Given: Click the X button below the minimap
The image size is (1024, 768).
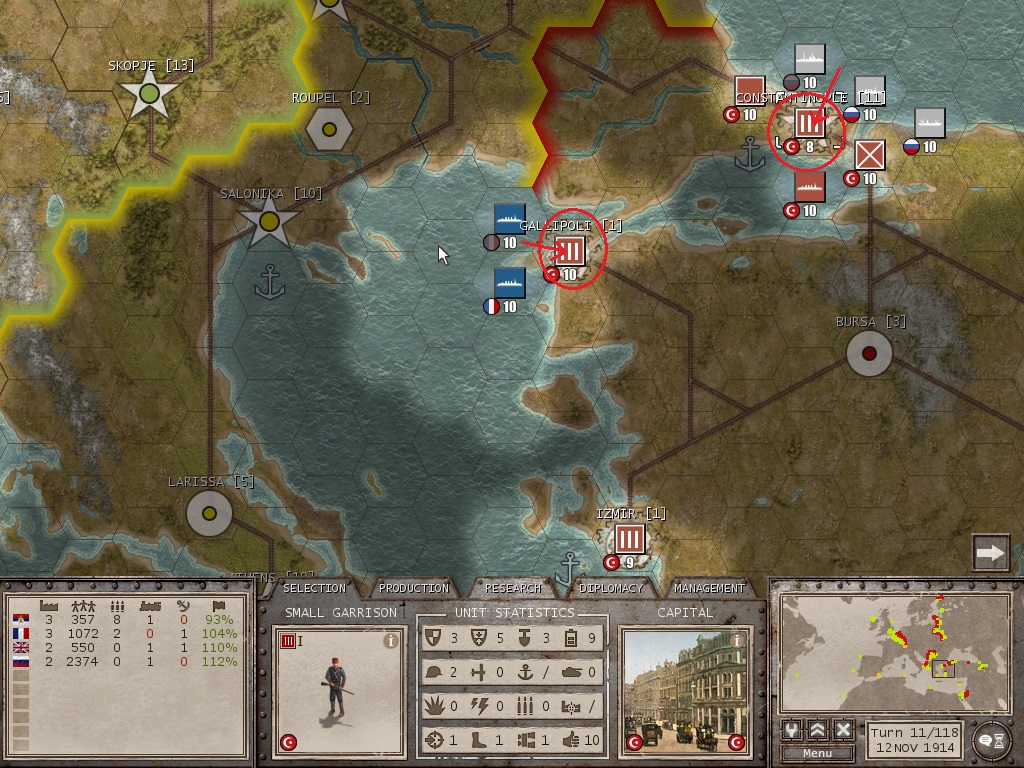Looking at the screenshot, I should point(843,730).
